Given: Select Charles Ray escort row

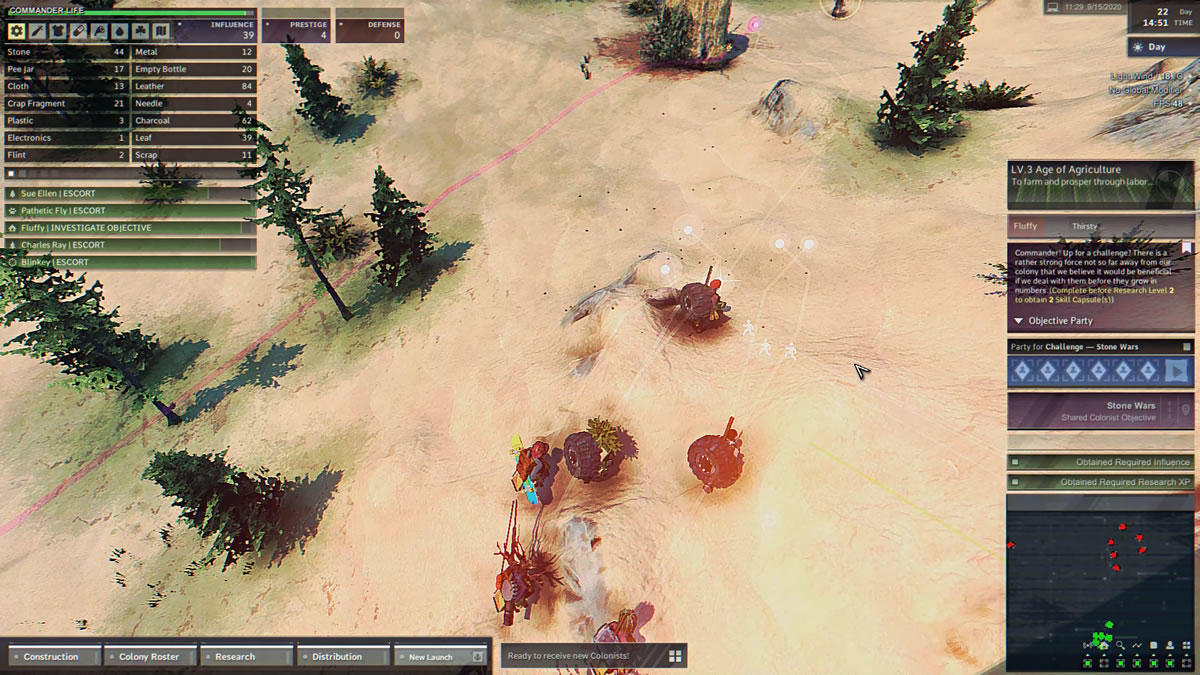Looking at the screenshot, I should click(x=130, y=244).
